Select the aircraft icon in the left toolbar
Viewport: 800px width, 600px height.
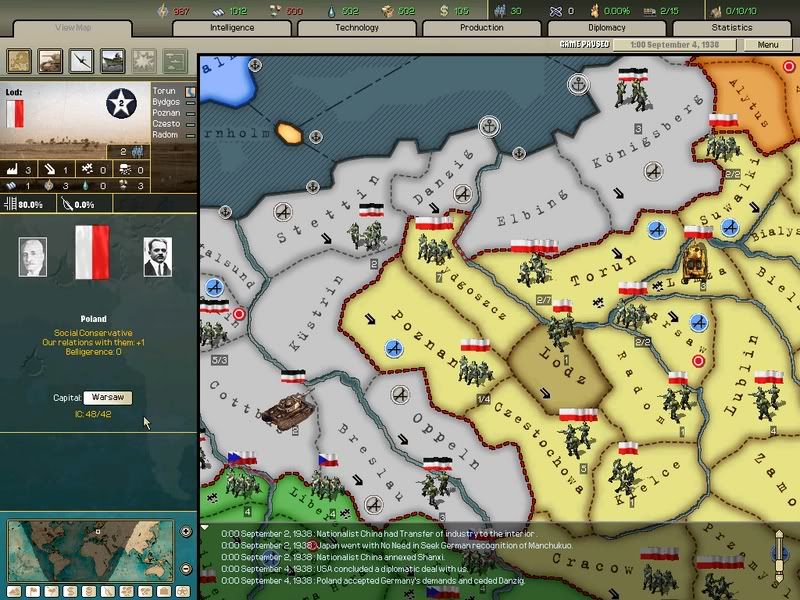click(81, 61)
